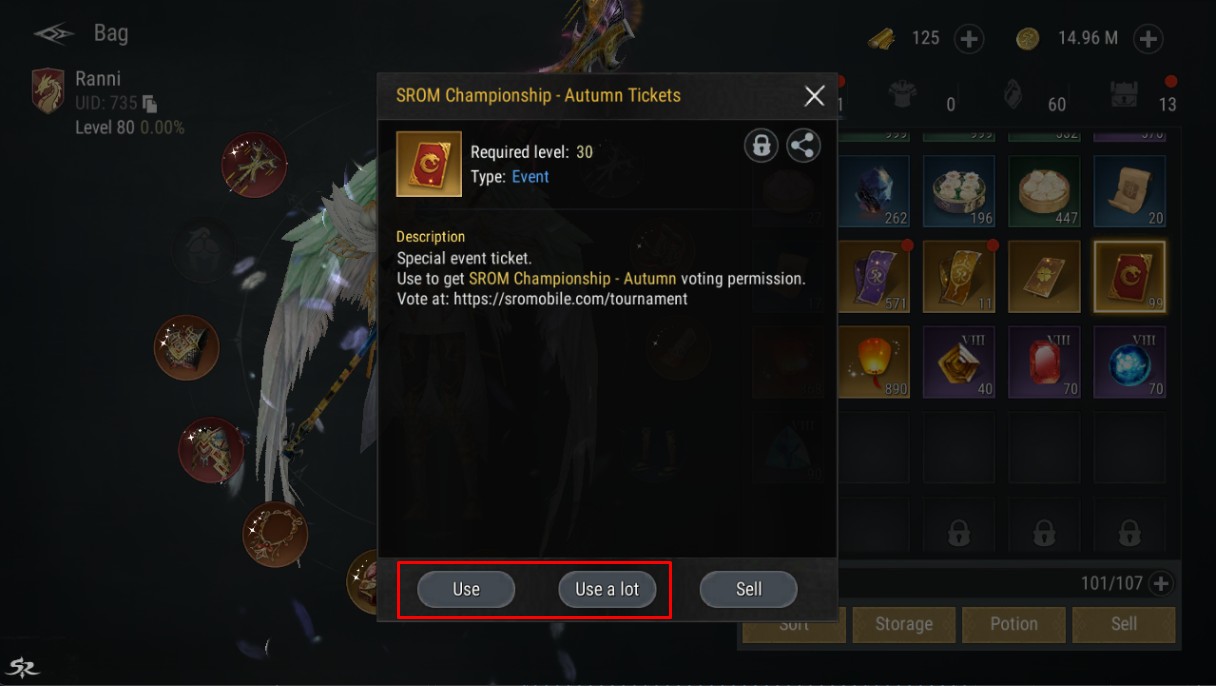Select the sky lantern item slot
Image resolution: width=1216 pixels, height=686 pixels.
point(874,362)
